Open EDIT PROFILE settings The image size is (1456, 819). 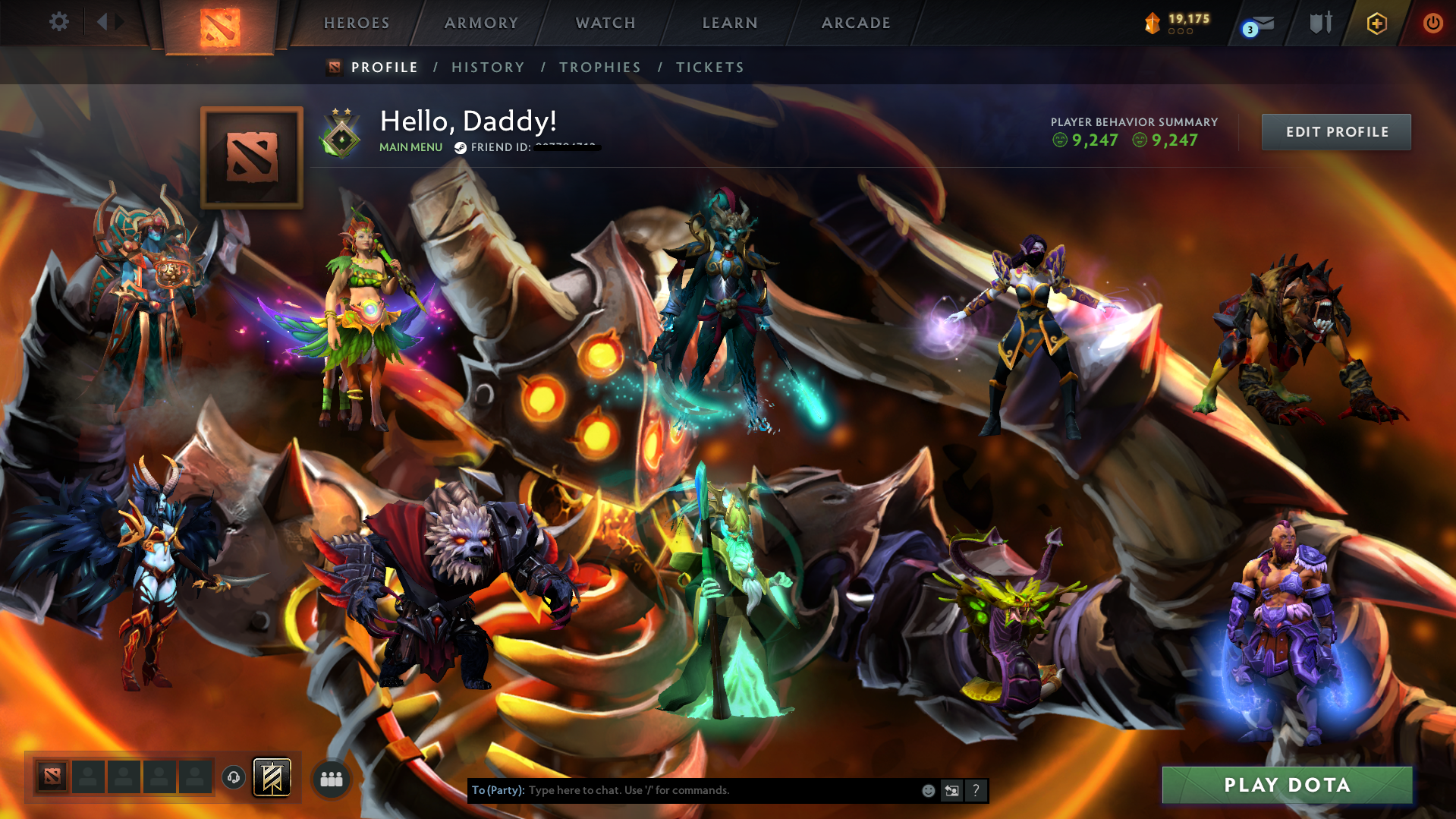click(x=1335, y=131)
